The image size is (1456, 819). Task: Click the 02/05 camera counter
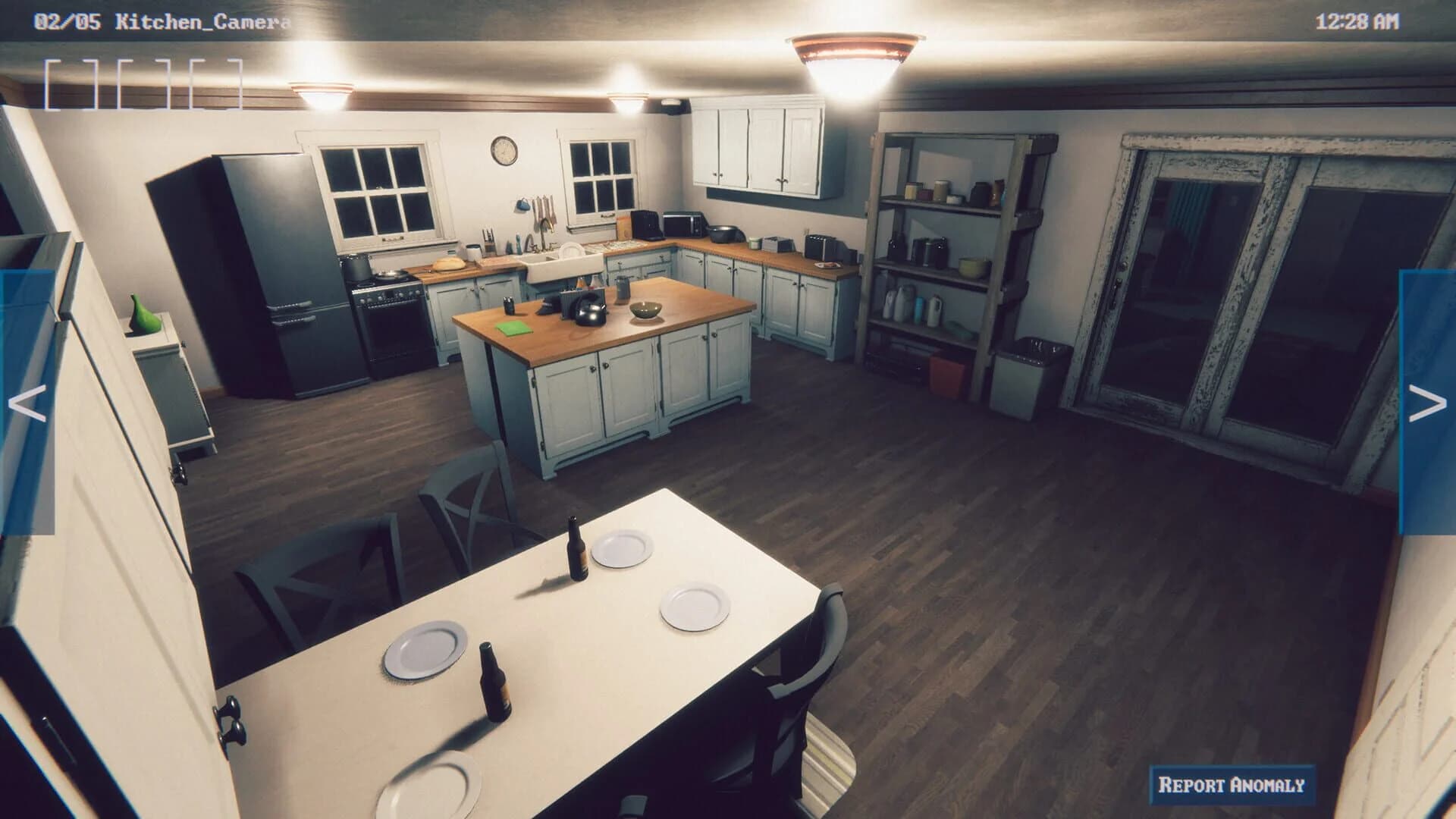(67, 20)
